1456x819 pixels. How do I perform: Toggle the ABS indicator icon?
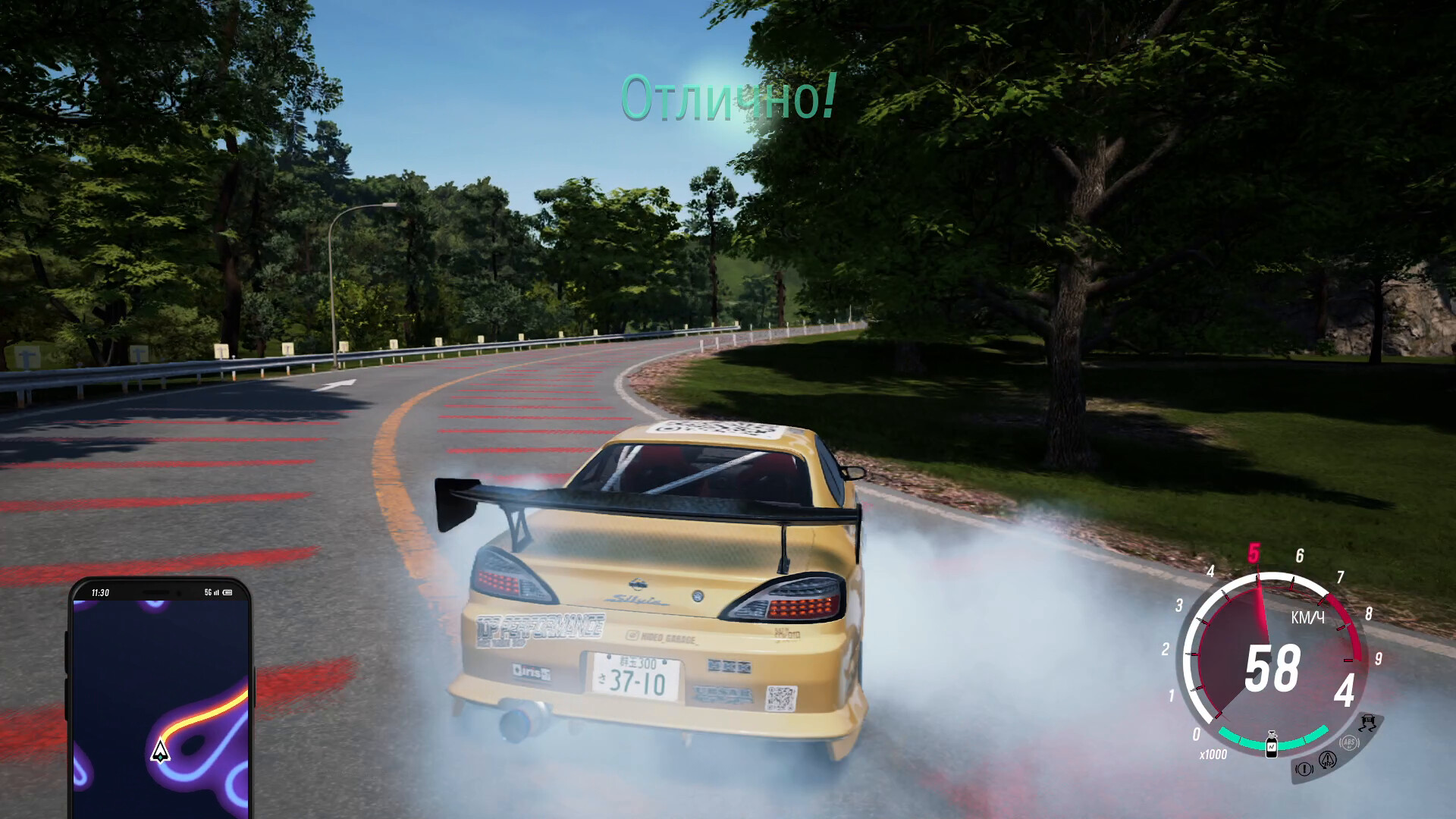pos(1348,742)
